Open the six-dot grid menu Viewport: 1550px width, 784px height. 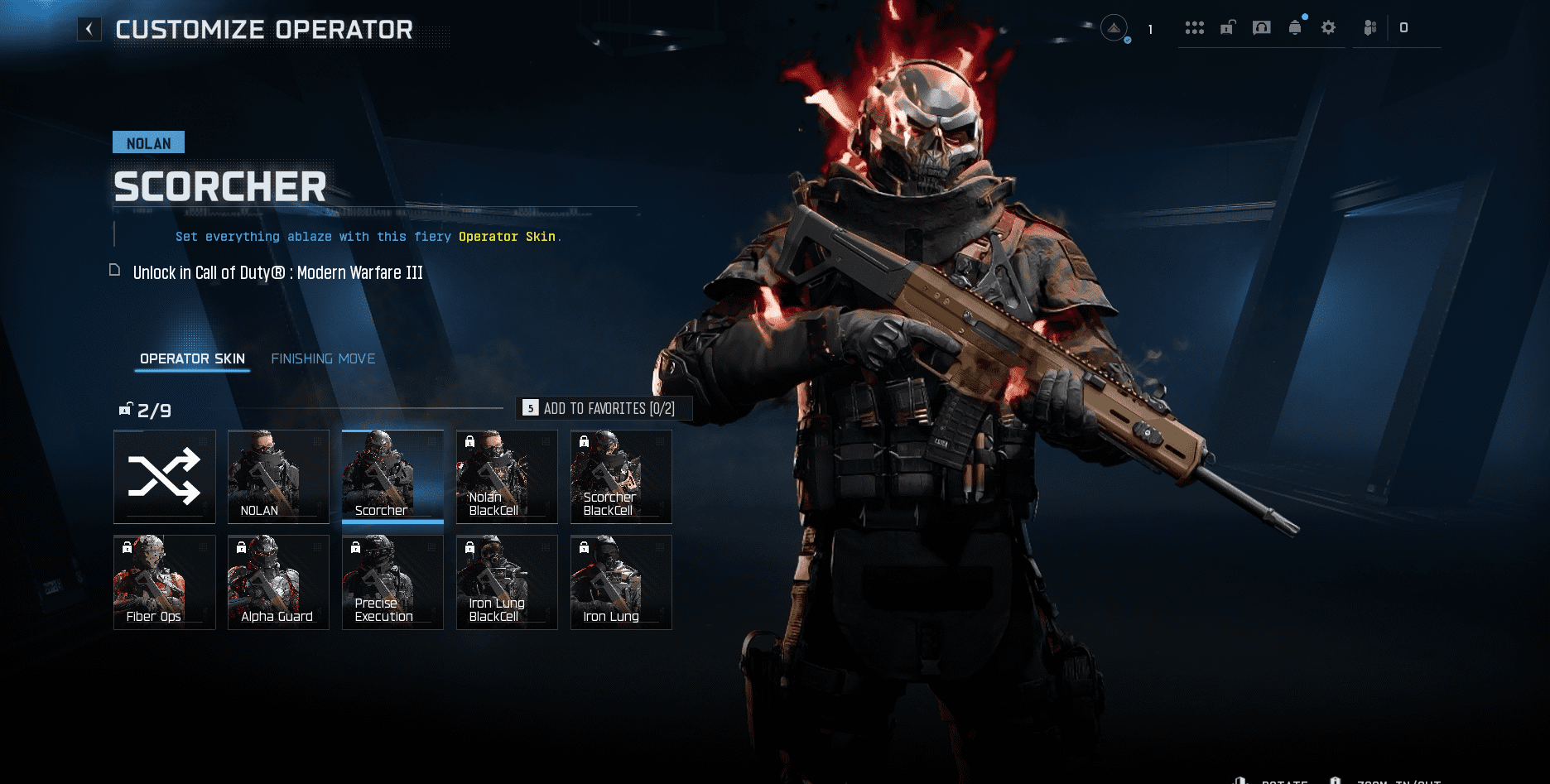coord(1194,28)
